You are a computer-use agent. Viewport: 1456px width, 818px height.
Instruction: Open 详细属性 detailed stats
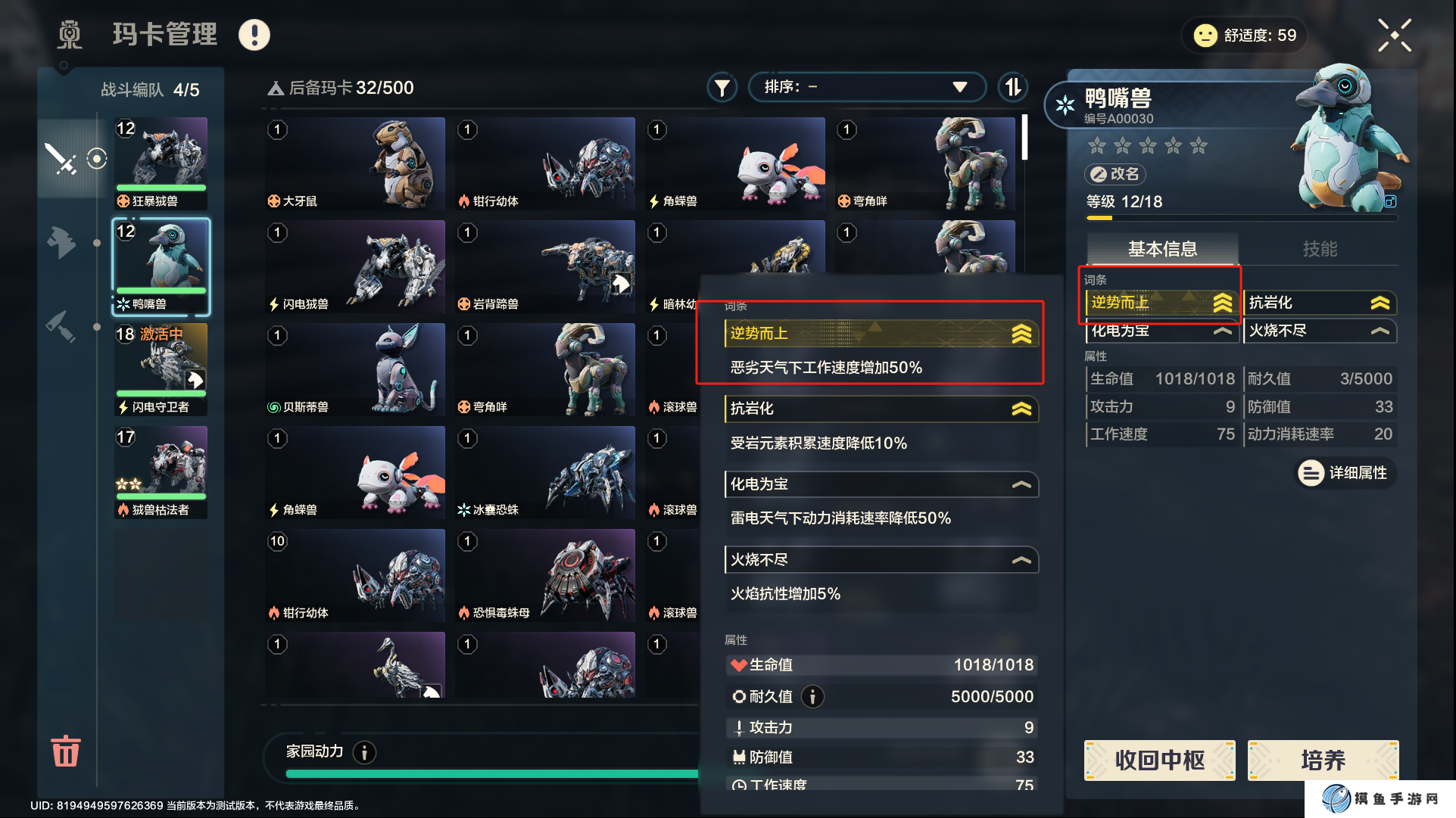pyautogui.click(x=1345, y=473)
